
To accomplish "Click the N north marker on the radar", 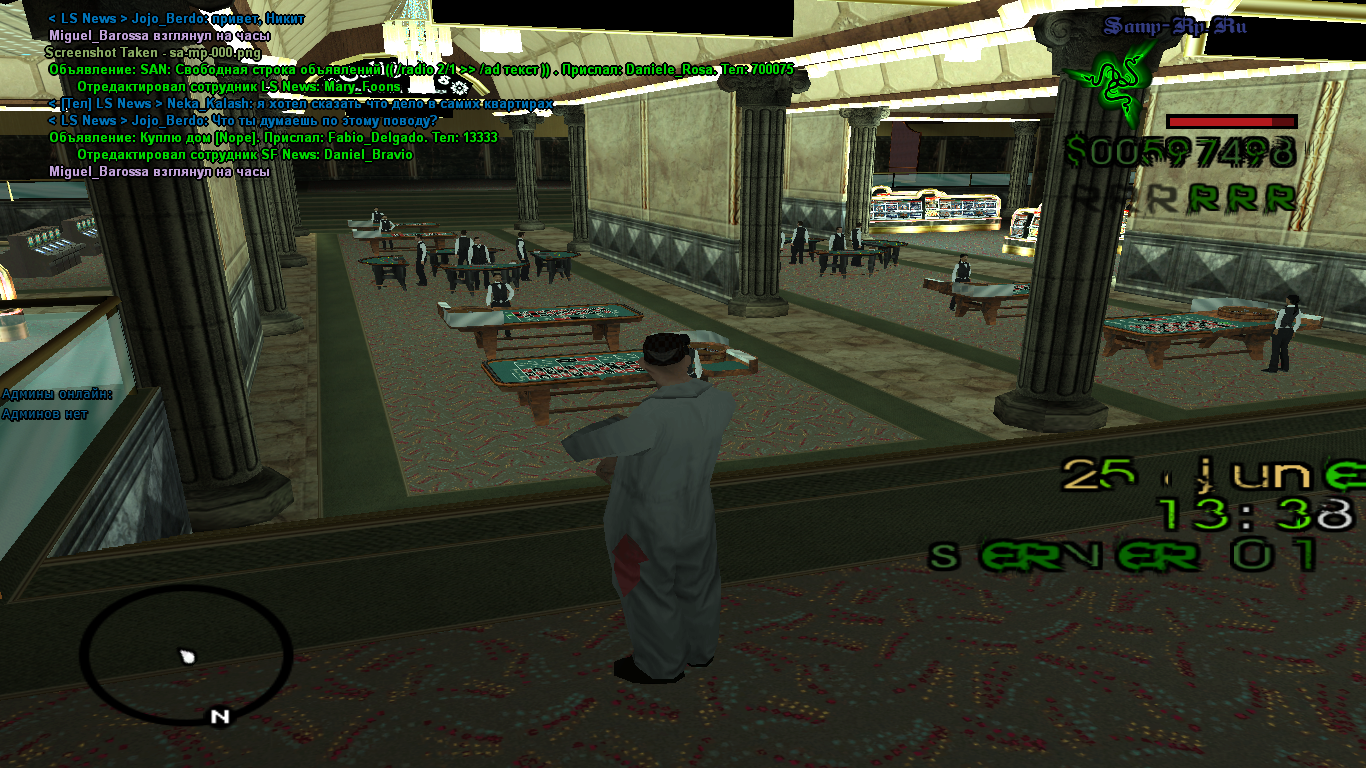I will [x=221, y=716].
